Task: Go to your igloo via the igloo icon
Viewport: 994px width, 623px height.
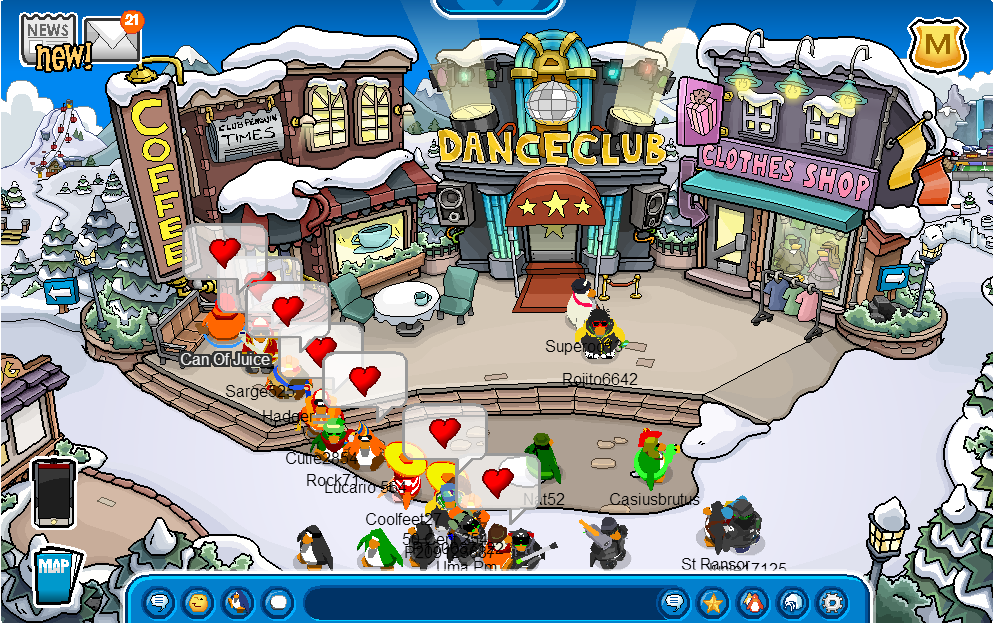Action: tap(792, 602)
